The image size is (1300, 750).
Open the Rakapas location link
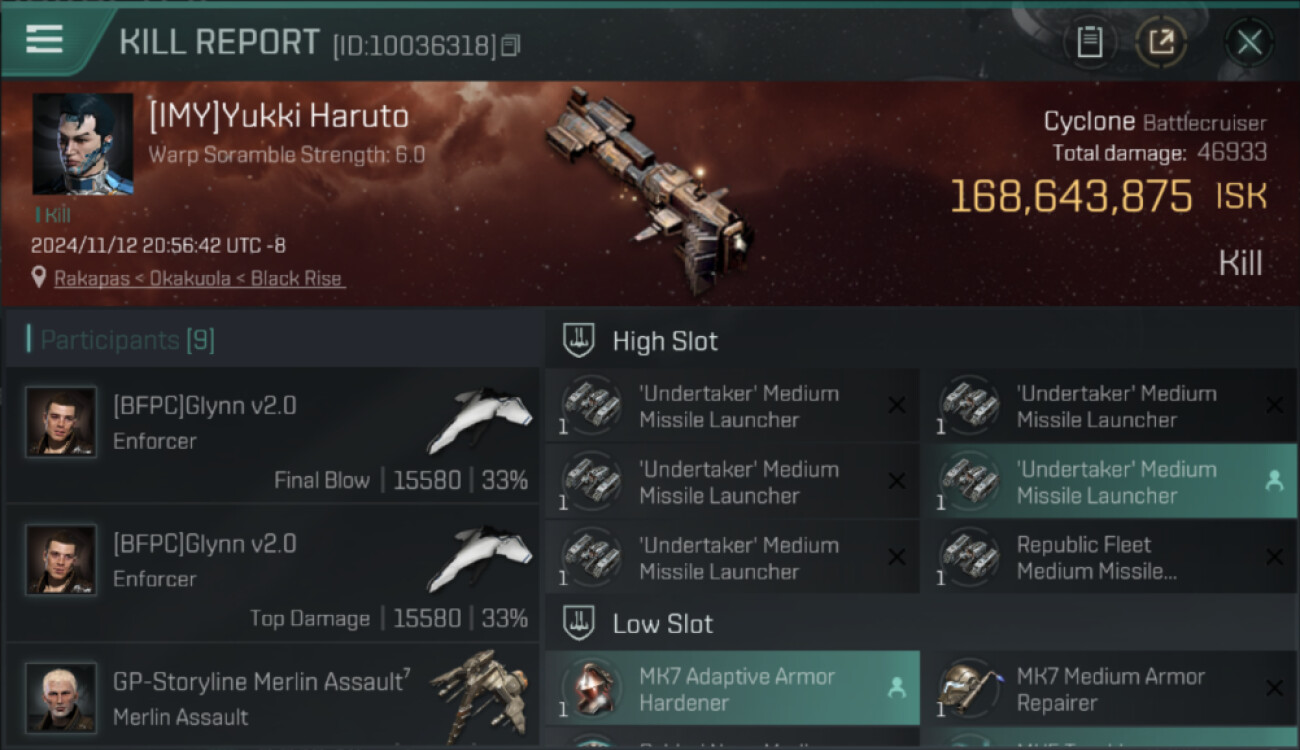[198, 279]
